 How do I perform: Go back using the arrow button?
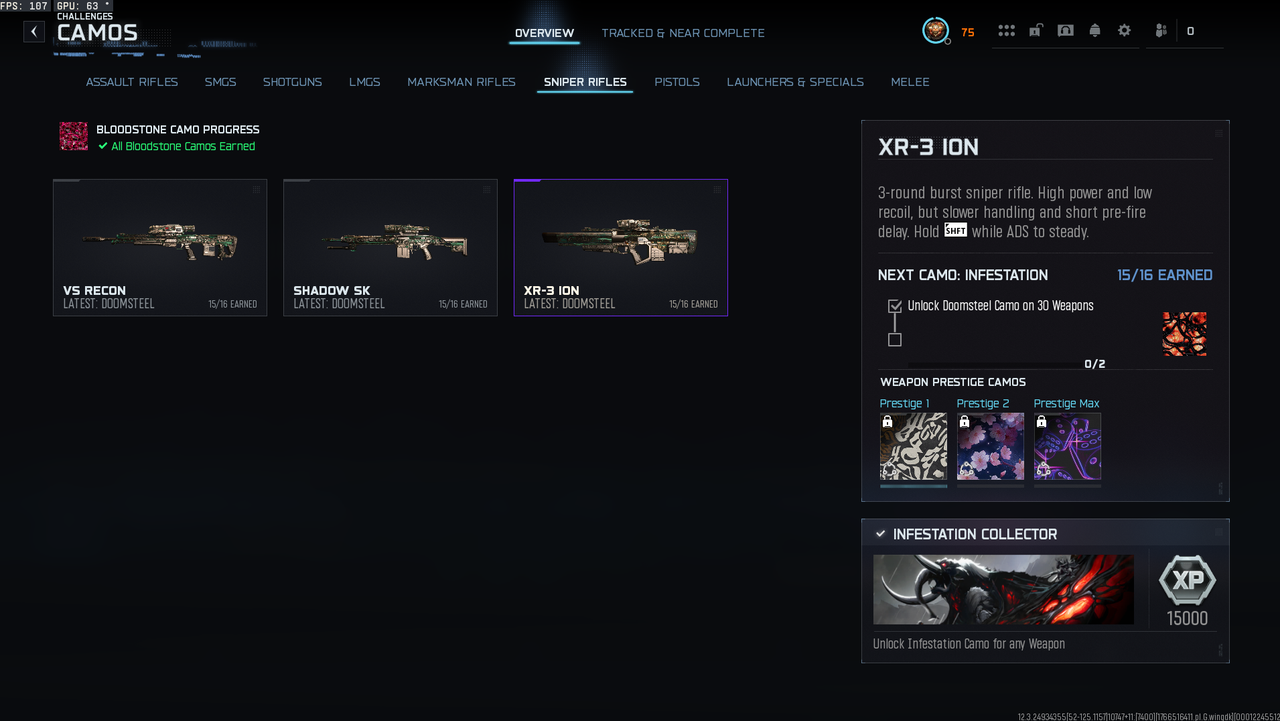tap(34, 31)
